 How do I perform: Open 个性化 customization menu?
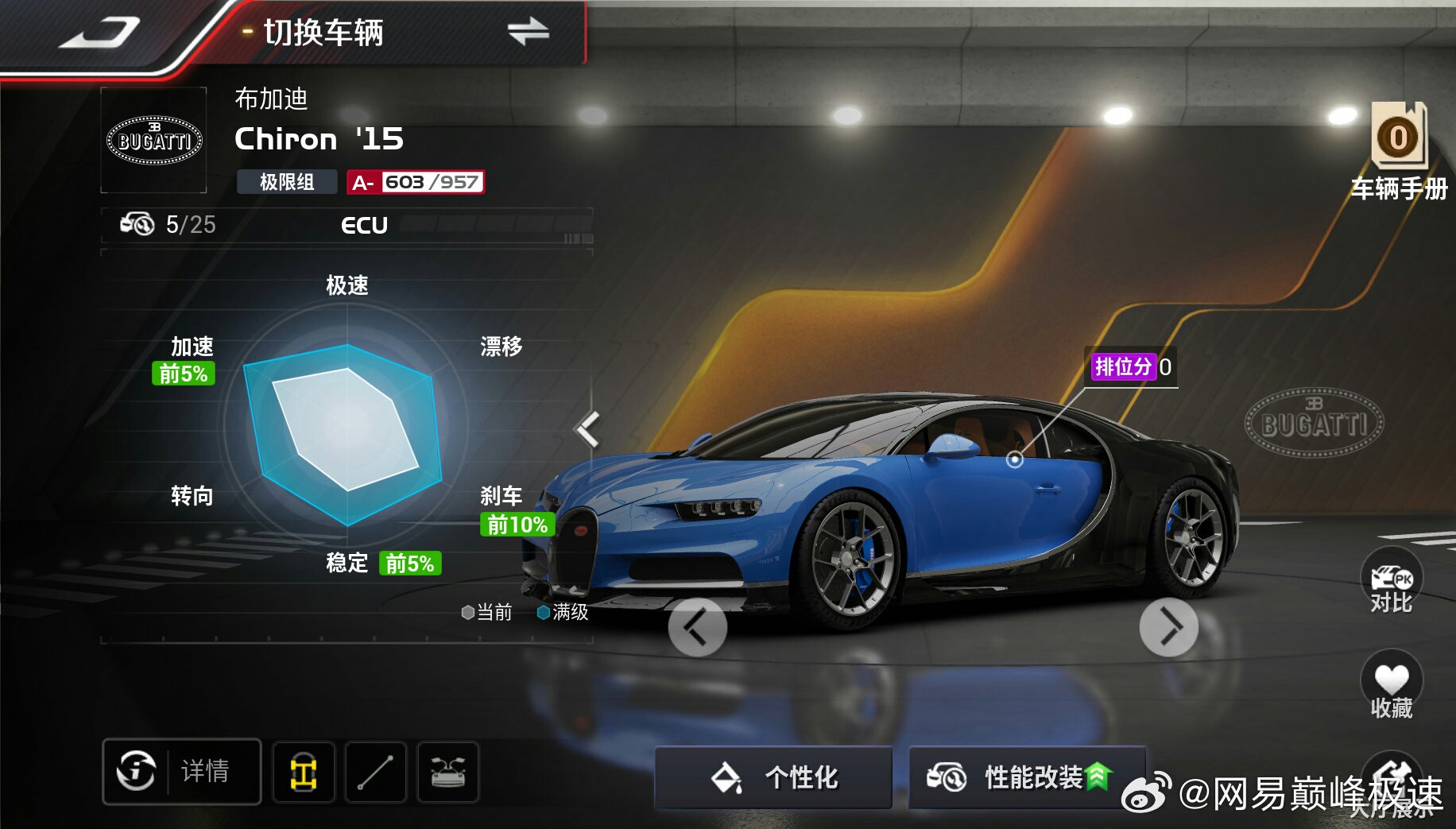tap(773, 777)
